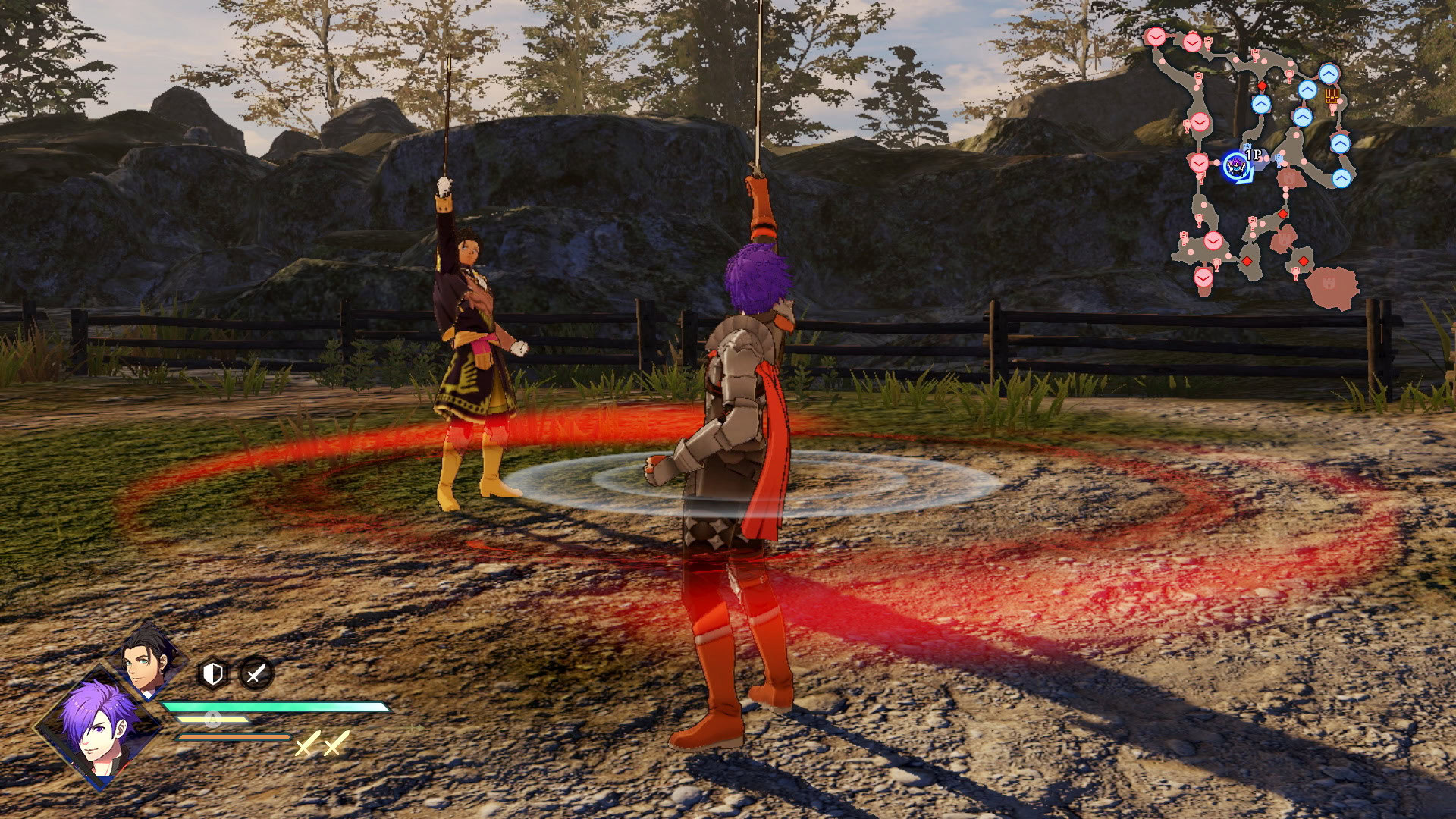Image resolution: width=1456 pixels, height=819 pixels.
Task: Activate the half-shaded shield icon
Action: [x=213, y=673]
